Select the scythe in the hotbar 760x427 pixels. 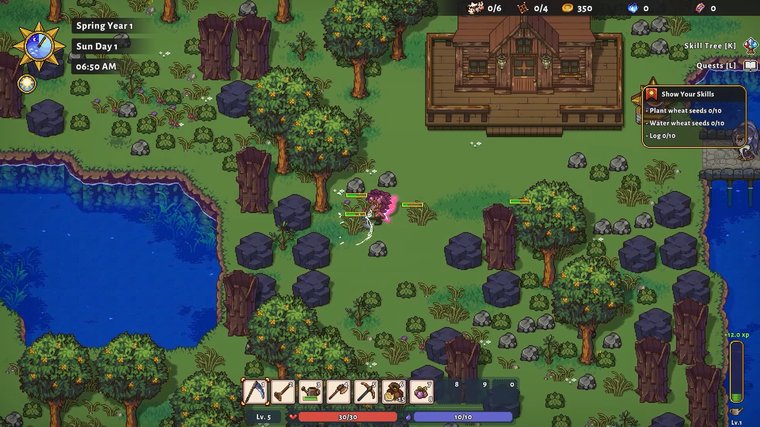255,391
